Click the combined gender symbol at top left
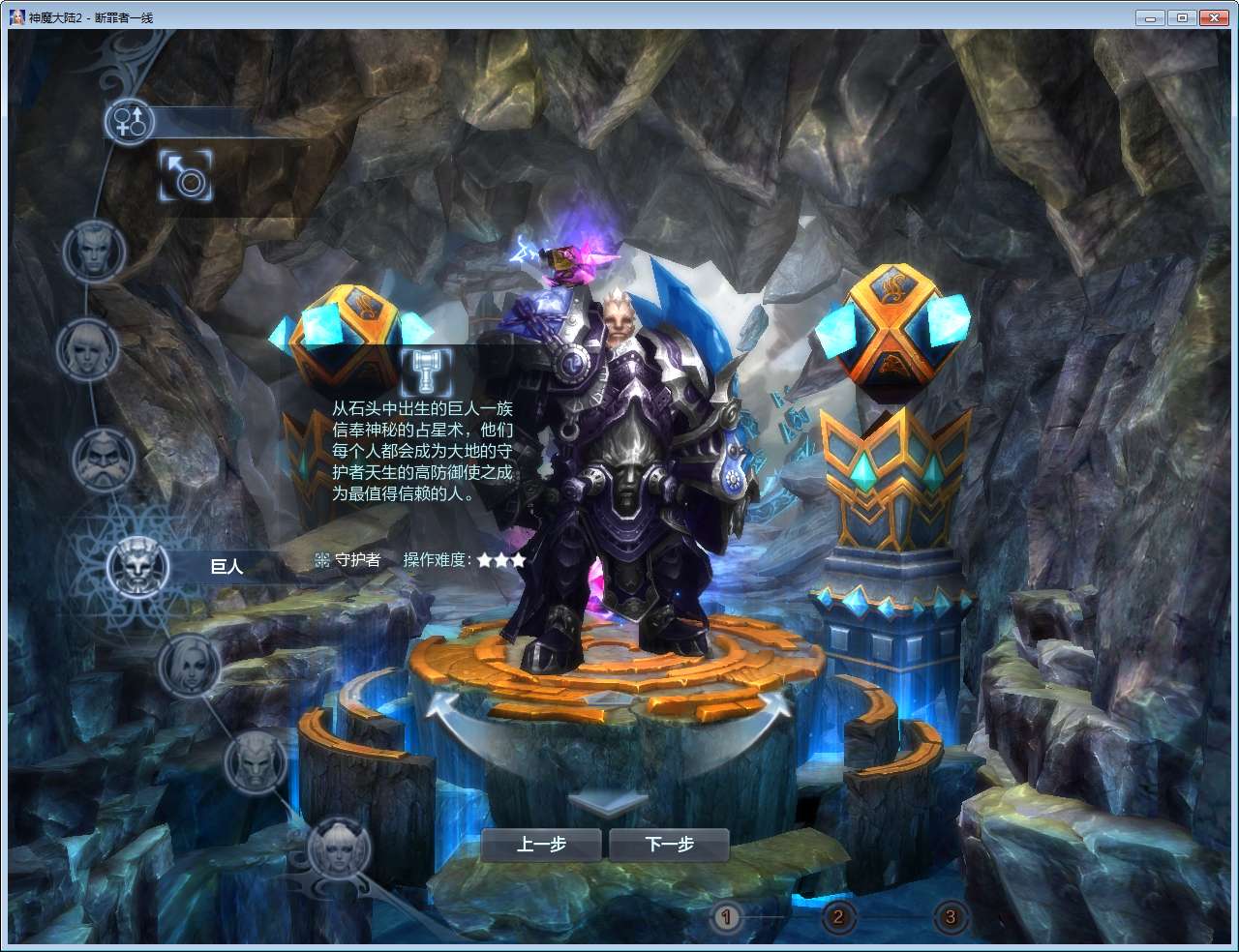 click(129, 123)
